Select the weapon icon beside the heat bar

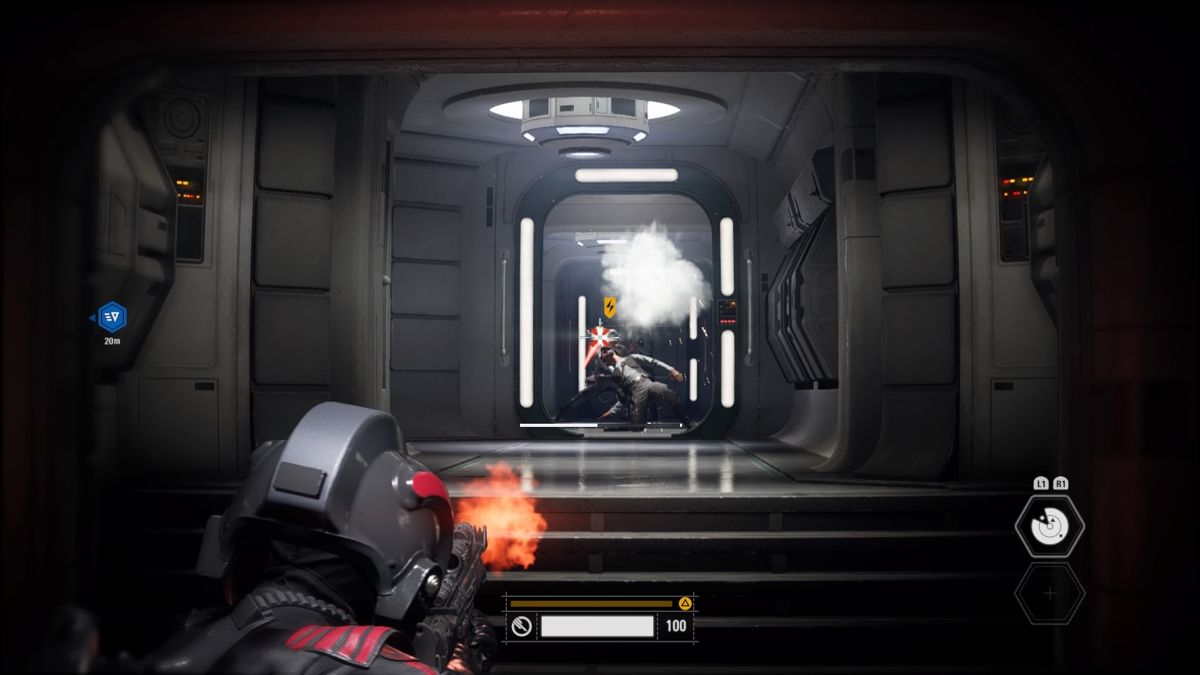pyautogui.click(x=519, y=627)
